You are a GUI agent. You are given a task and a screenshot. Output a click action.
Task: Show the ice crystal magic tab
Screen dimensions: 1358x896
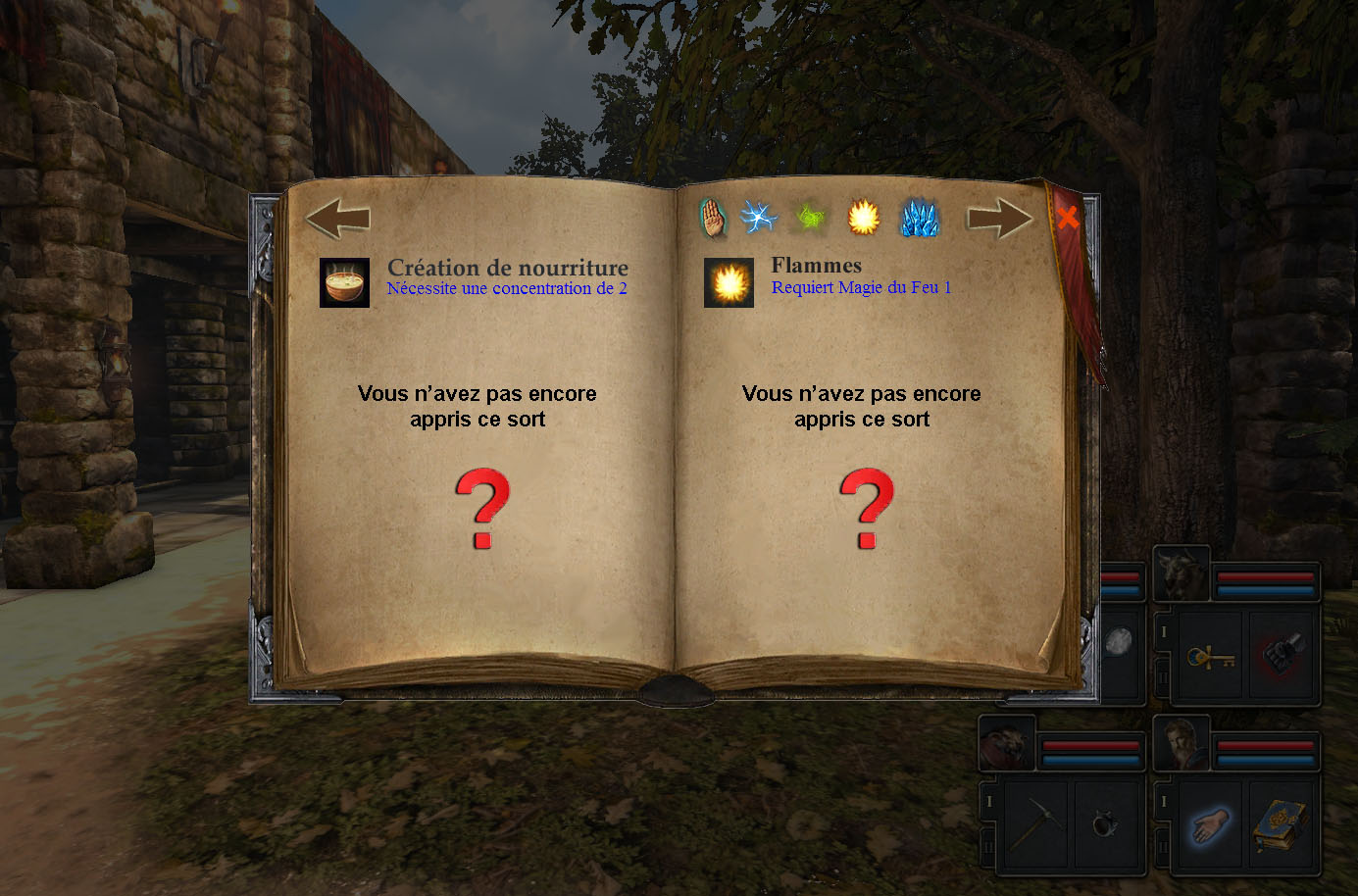tap(919, 218)
